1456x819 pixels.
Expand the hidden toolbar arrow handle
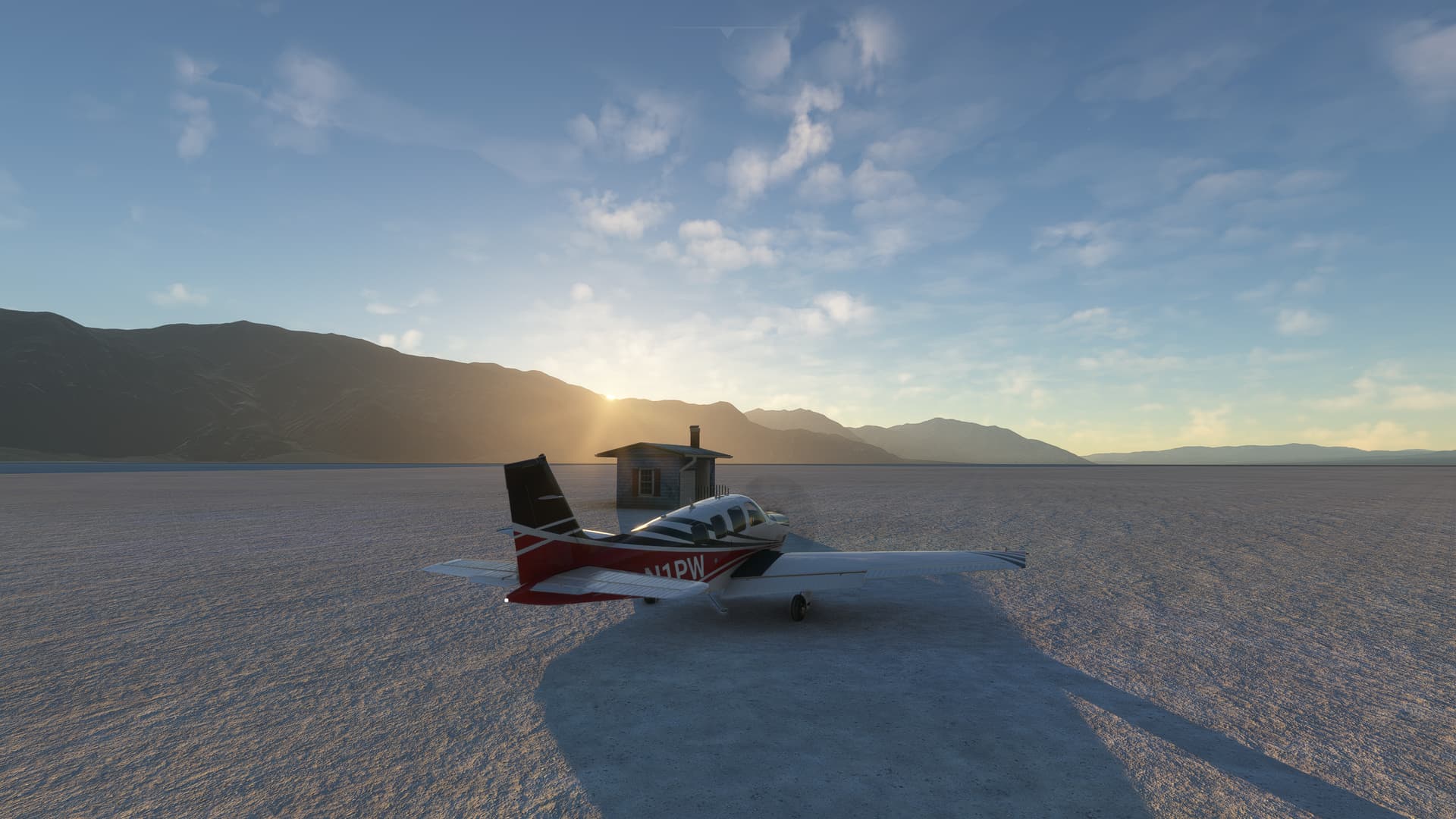click(x=728, y=33)
